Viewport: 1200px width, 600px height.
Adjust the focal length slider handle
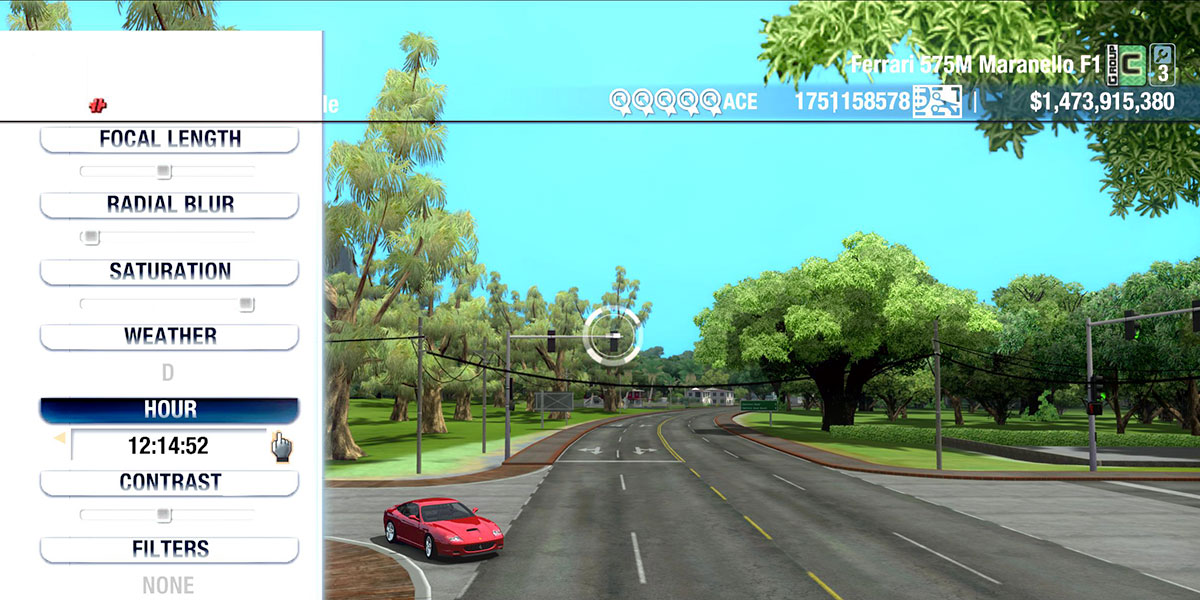(164, 172)
